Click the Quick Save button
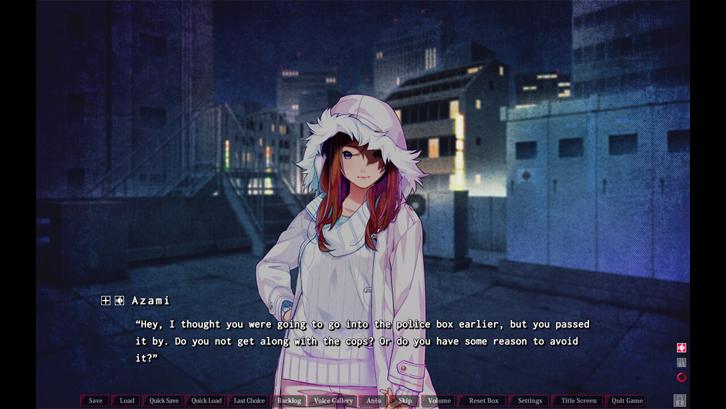726x409 pixels. [x=164, y=401]
